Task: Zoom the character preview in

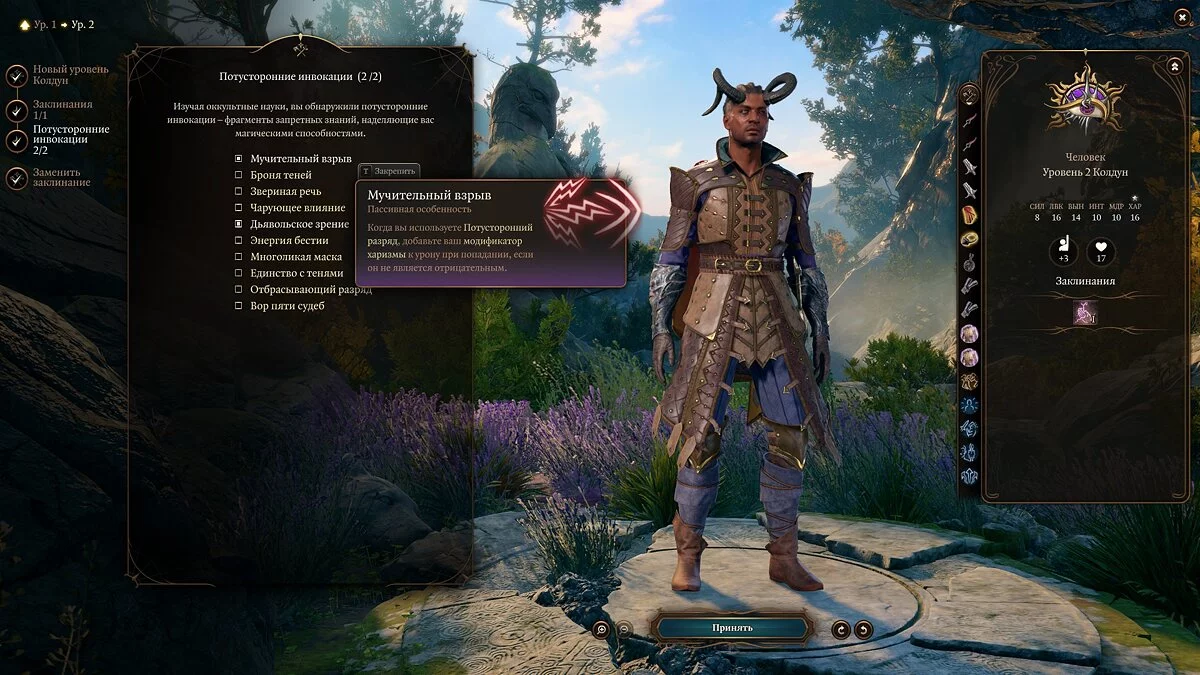Action: click(601, 629)
